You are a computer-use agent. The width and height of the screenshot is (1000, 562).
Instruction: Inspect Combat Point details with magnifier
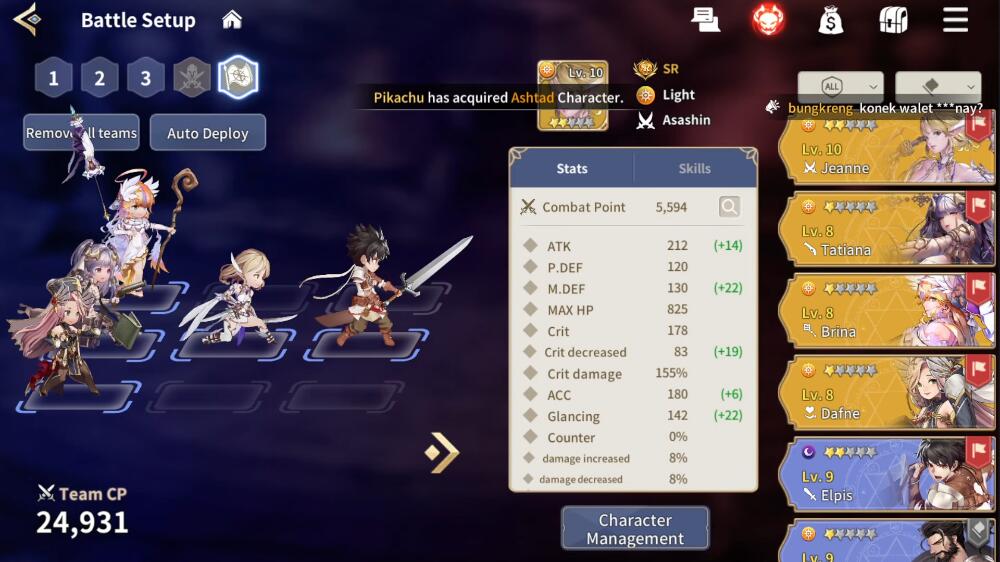coord(730,207)
